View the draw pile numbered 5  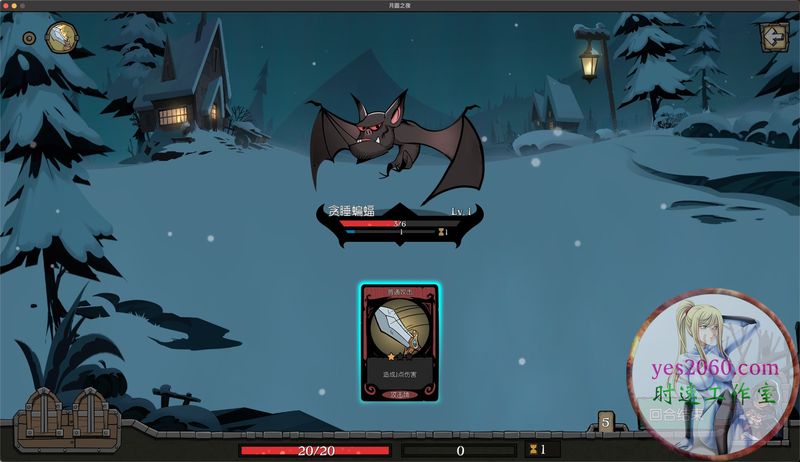point(605,422)
